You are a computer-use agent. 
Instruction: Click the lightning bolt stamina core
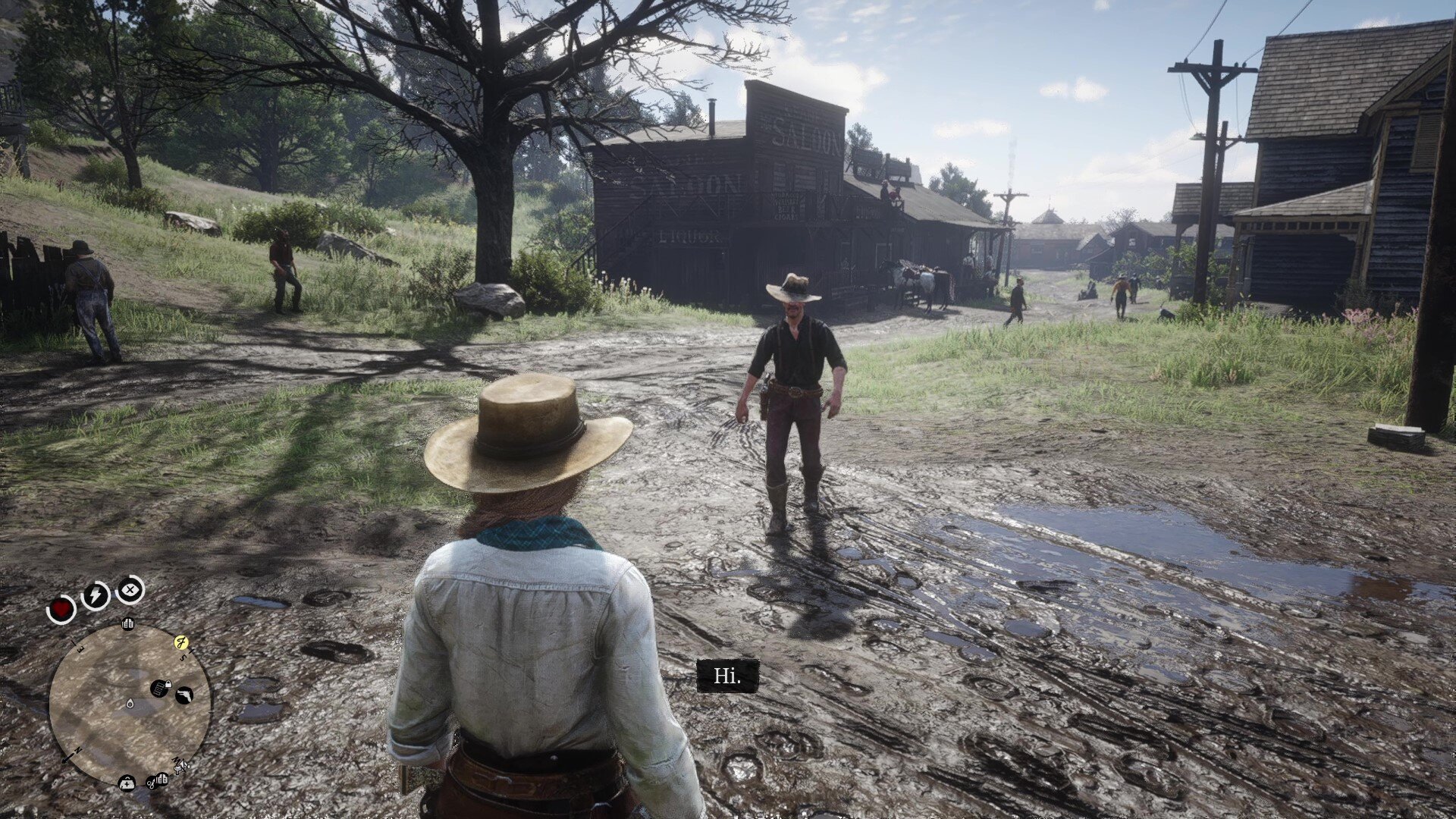[96, 595]
